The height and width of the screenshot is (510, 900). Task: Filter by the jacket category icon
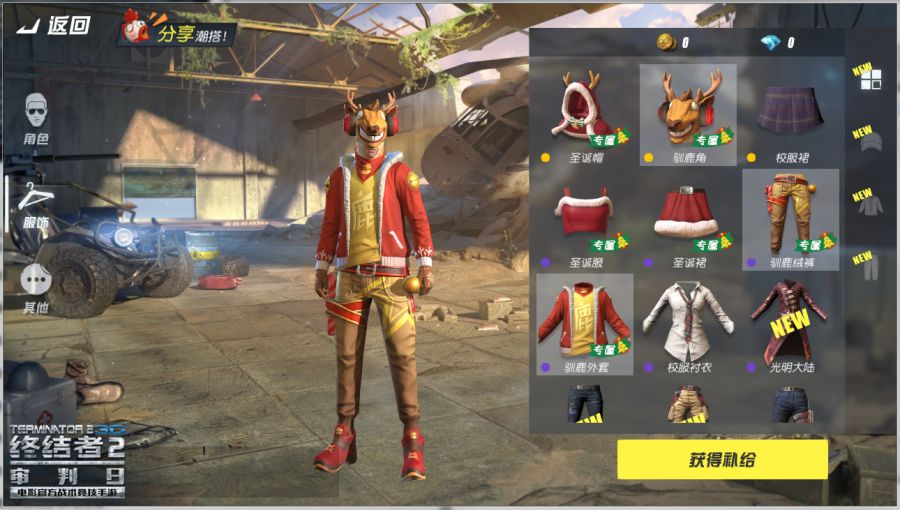[870, 205]
